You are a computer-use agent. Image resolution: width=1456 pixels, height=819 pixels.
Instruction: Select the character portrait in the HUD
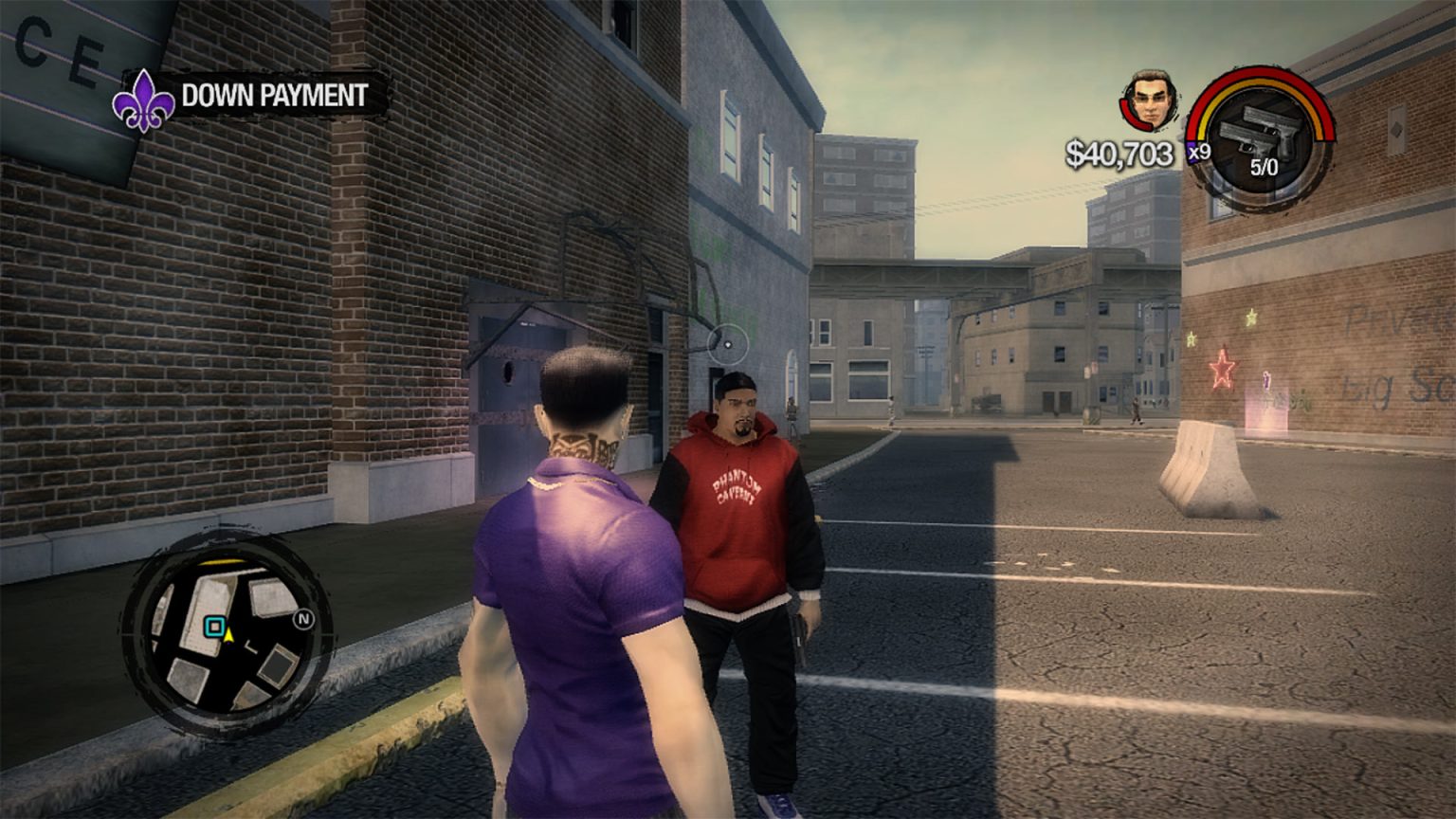tap(1149, 100)
